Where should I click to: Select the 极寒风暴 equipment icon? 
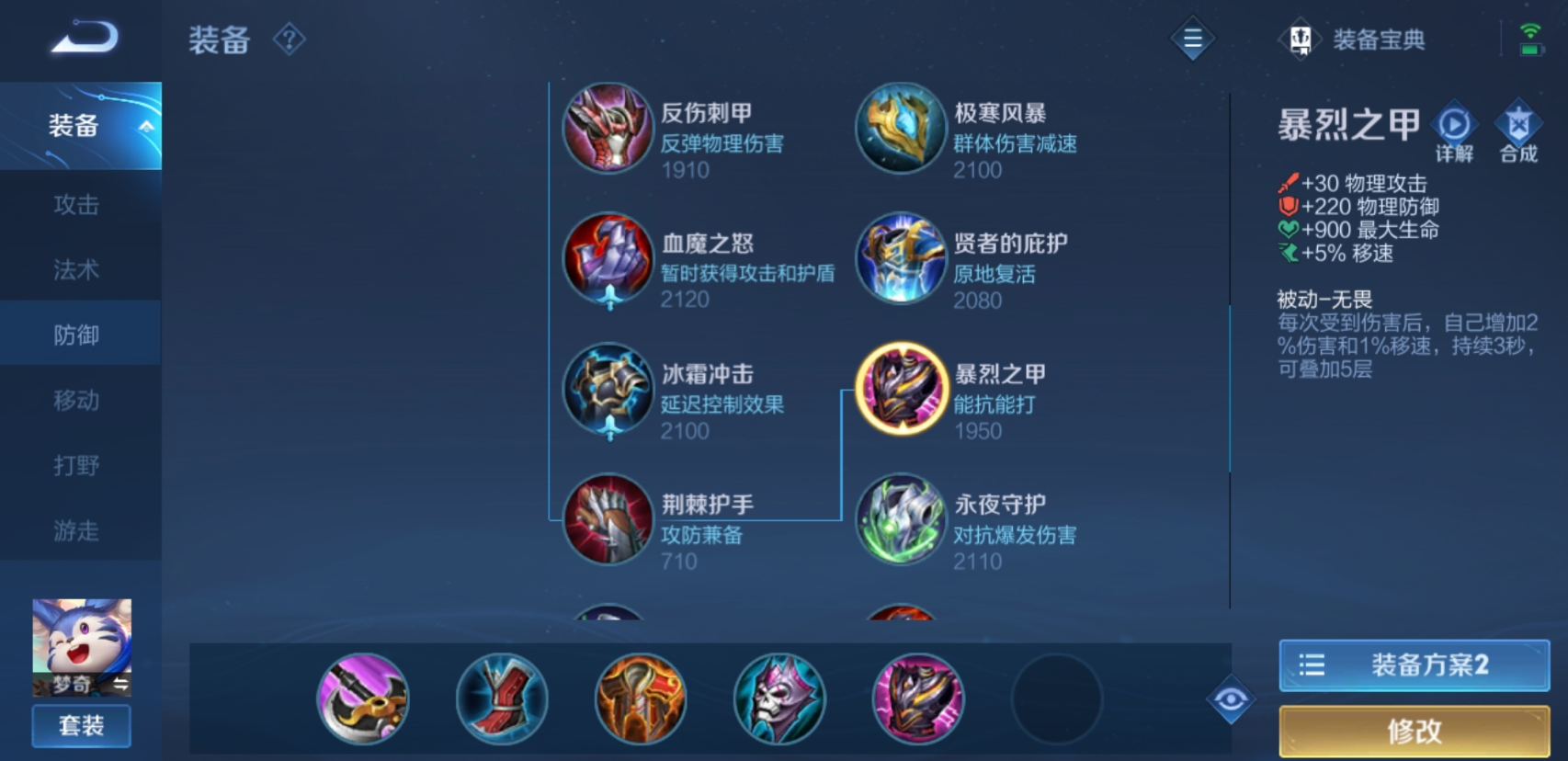click(x=899, y=129)
